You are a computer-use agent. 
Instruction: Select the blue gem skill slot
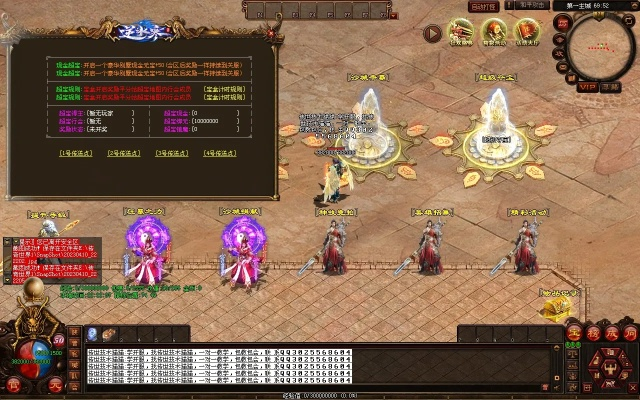(x=91, y=333)
